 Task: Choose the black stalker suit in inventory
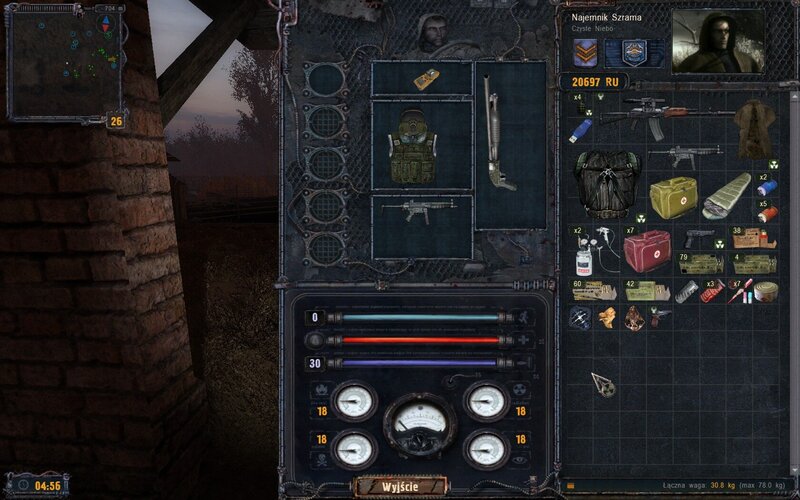pos(606,184)
